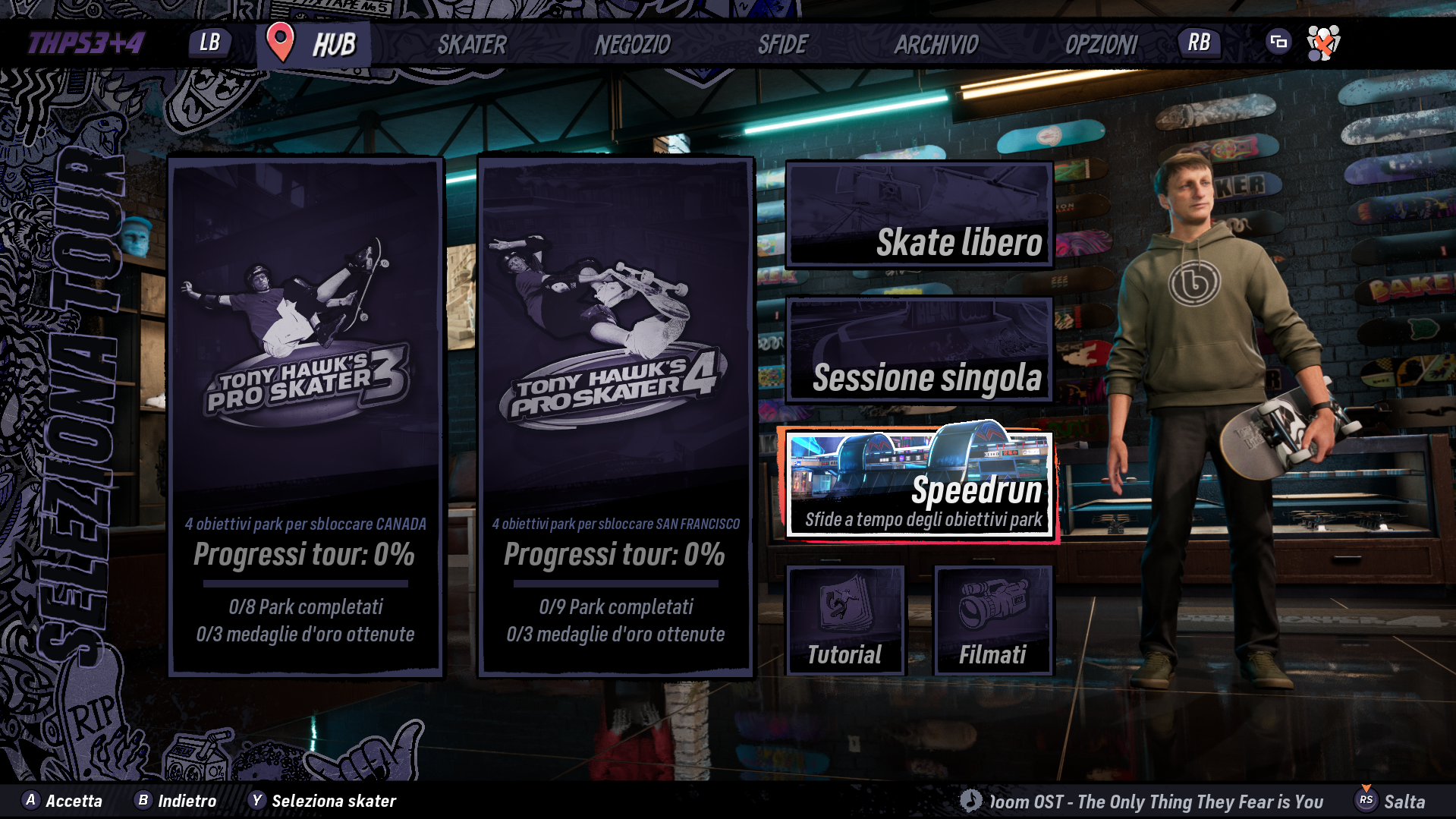Start Skate libero mode
This screenshot has height=819, width=1456.
[x=920, y=215]
